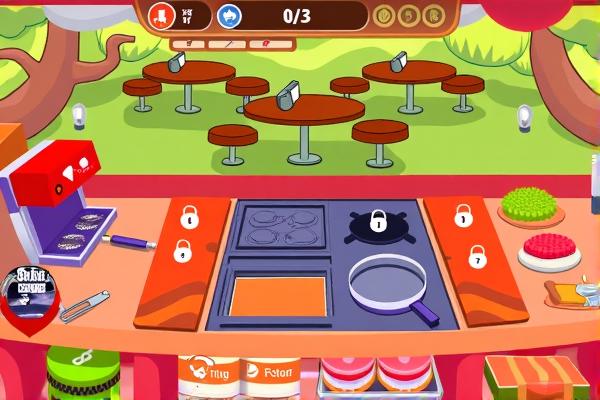Select the green zippered container
Image resolution: width=600 pixels, height=400 pixels.
[82, 374]
